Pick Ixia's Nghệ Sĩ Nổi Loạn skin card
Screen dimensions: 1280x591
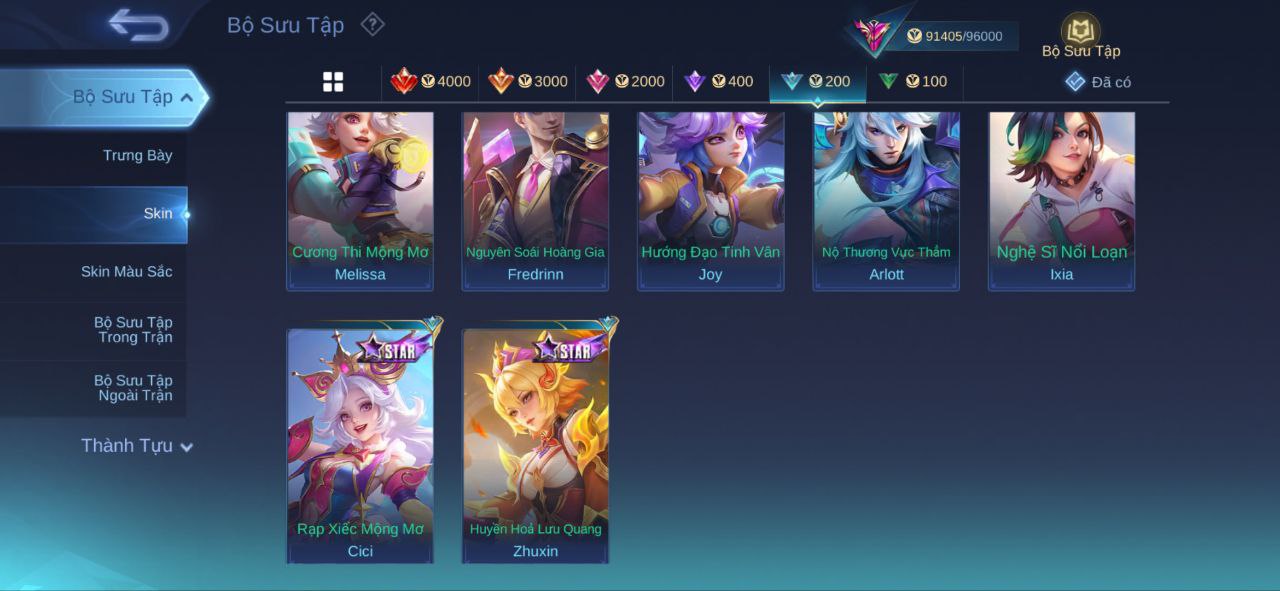tap(1062, 200)
